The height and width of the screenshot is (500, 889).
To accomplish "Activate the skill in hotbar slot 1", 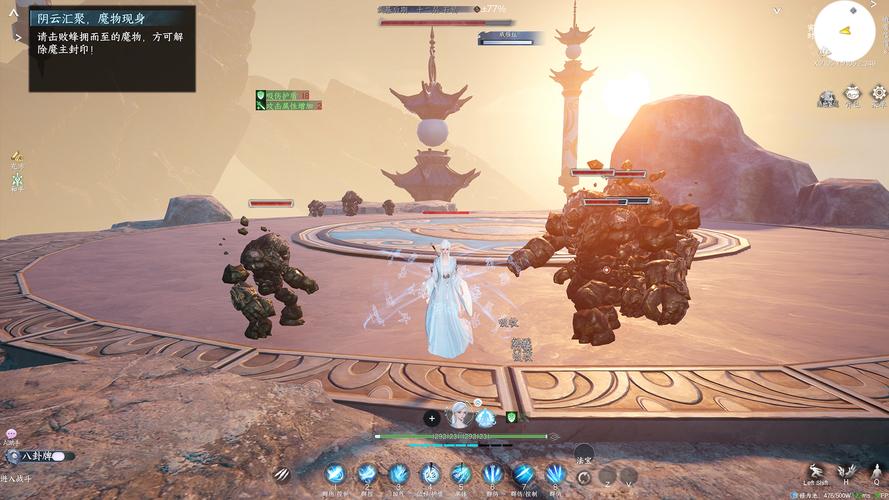I will 335,474.
